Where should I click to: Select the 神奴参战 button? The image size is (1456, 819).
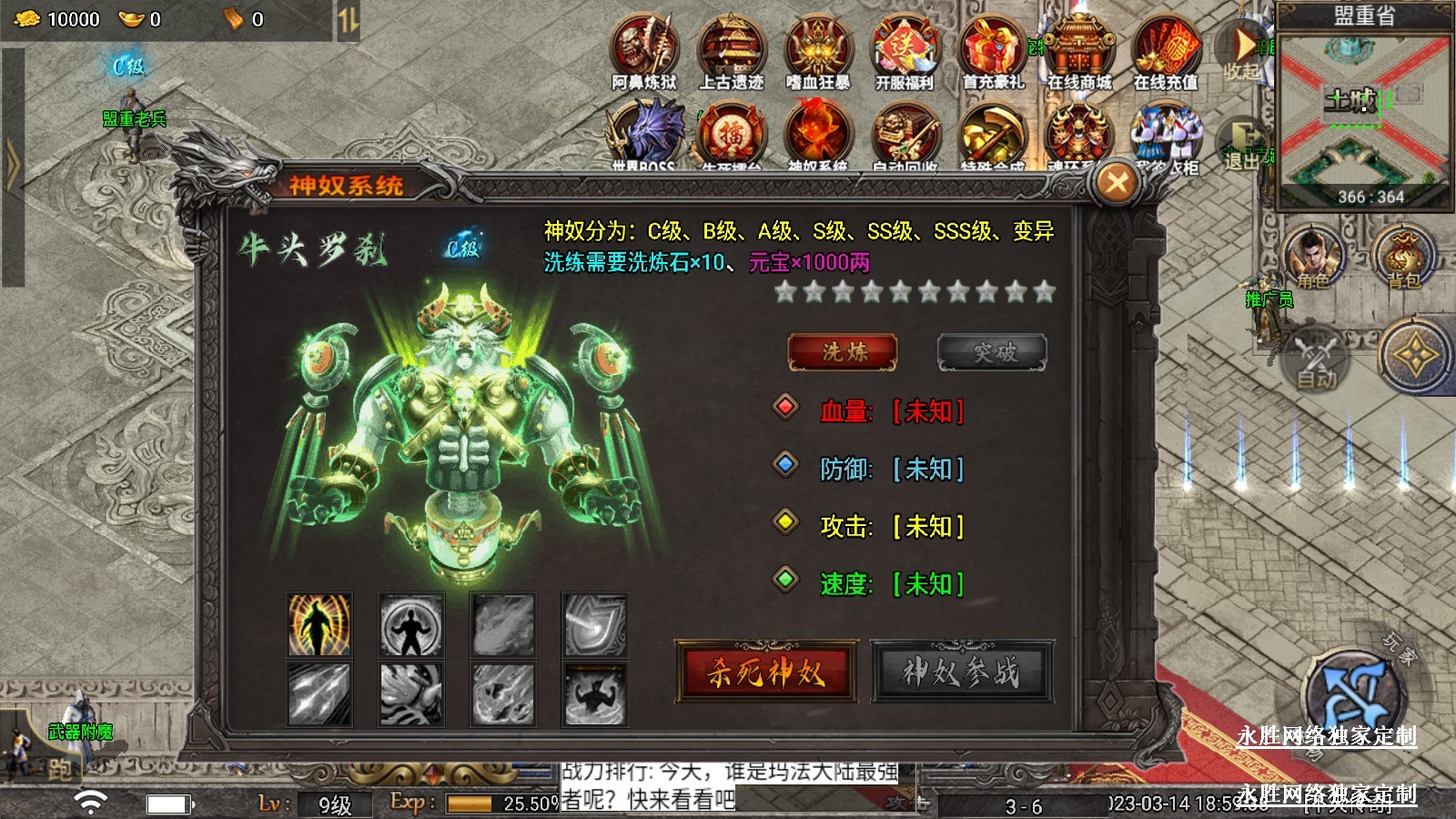point(962,672)
